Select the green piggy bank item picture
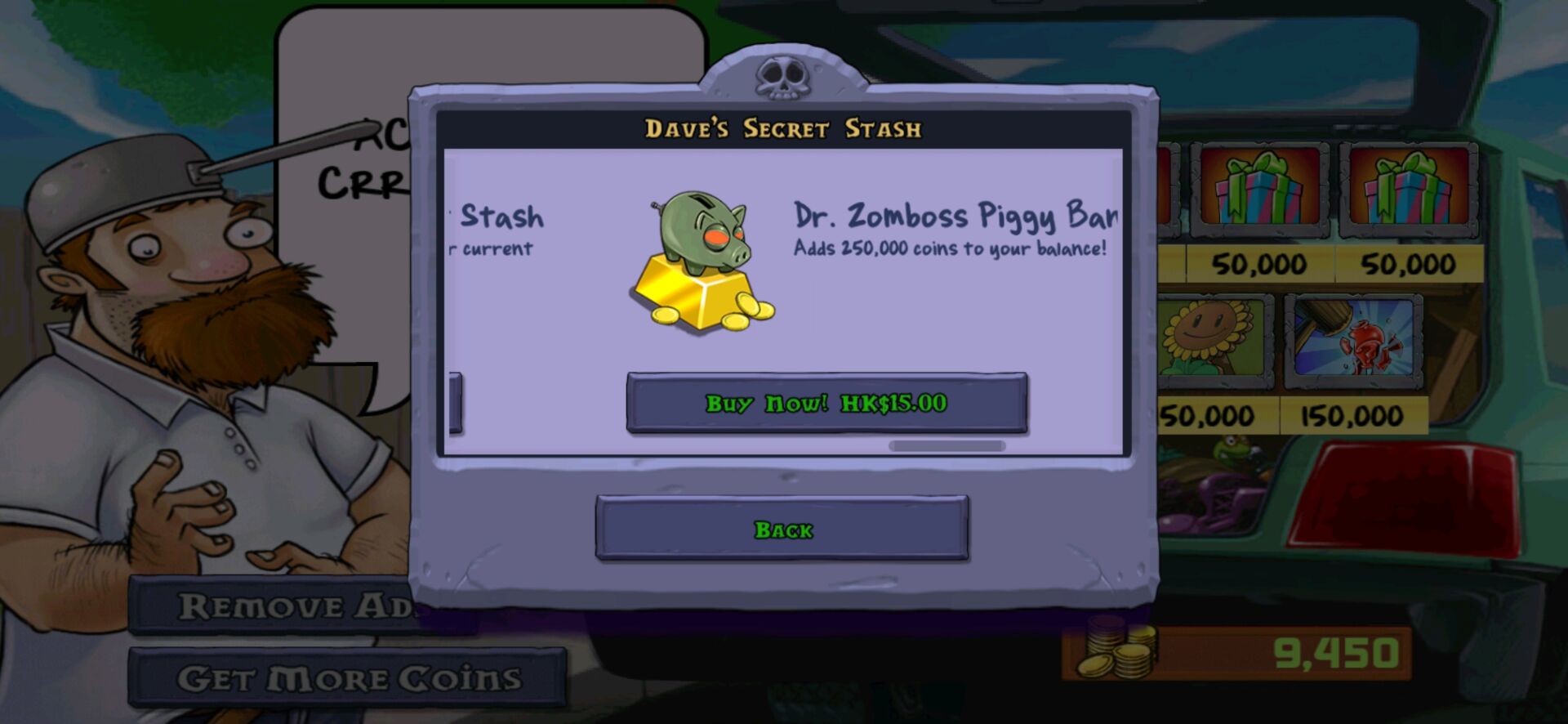1568x724 pixels. coord(702,261)
